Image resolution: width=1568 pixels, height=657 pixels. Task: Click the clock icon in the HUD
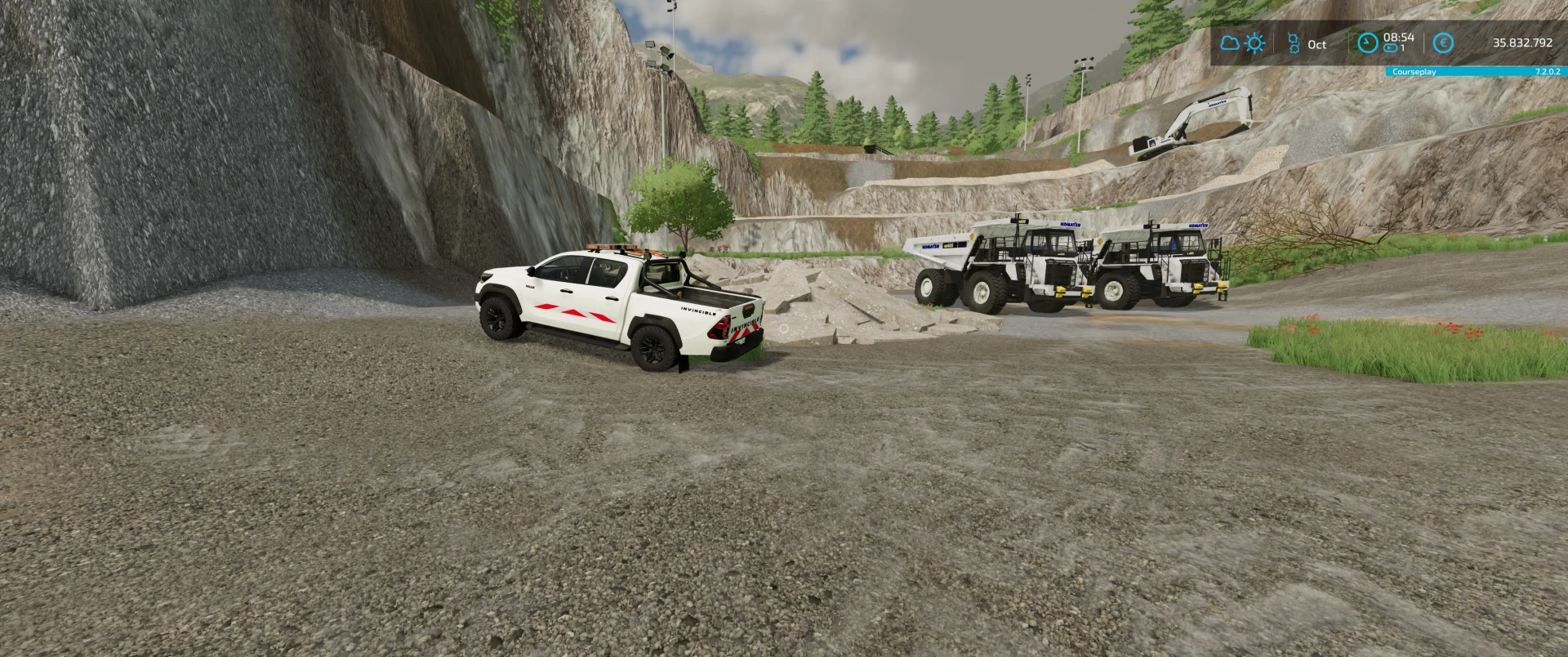[1367, 43]
